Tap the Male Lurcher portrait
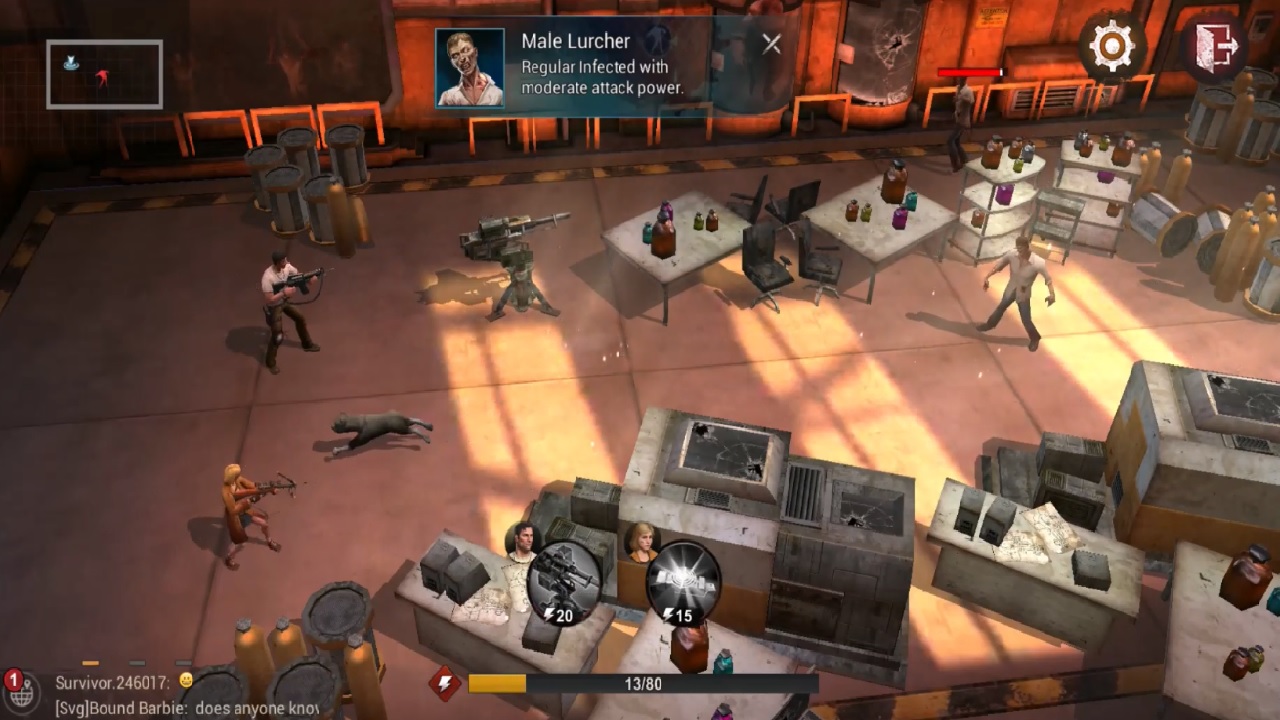 point(469,67)
